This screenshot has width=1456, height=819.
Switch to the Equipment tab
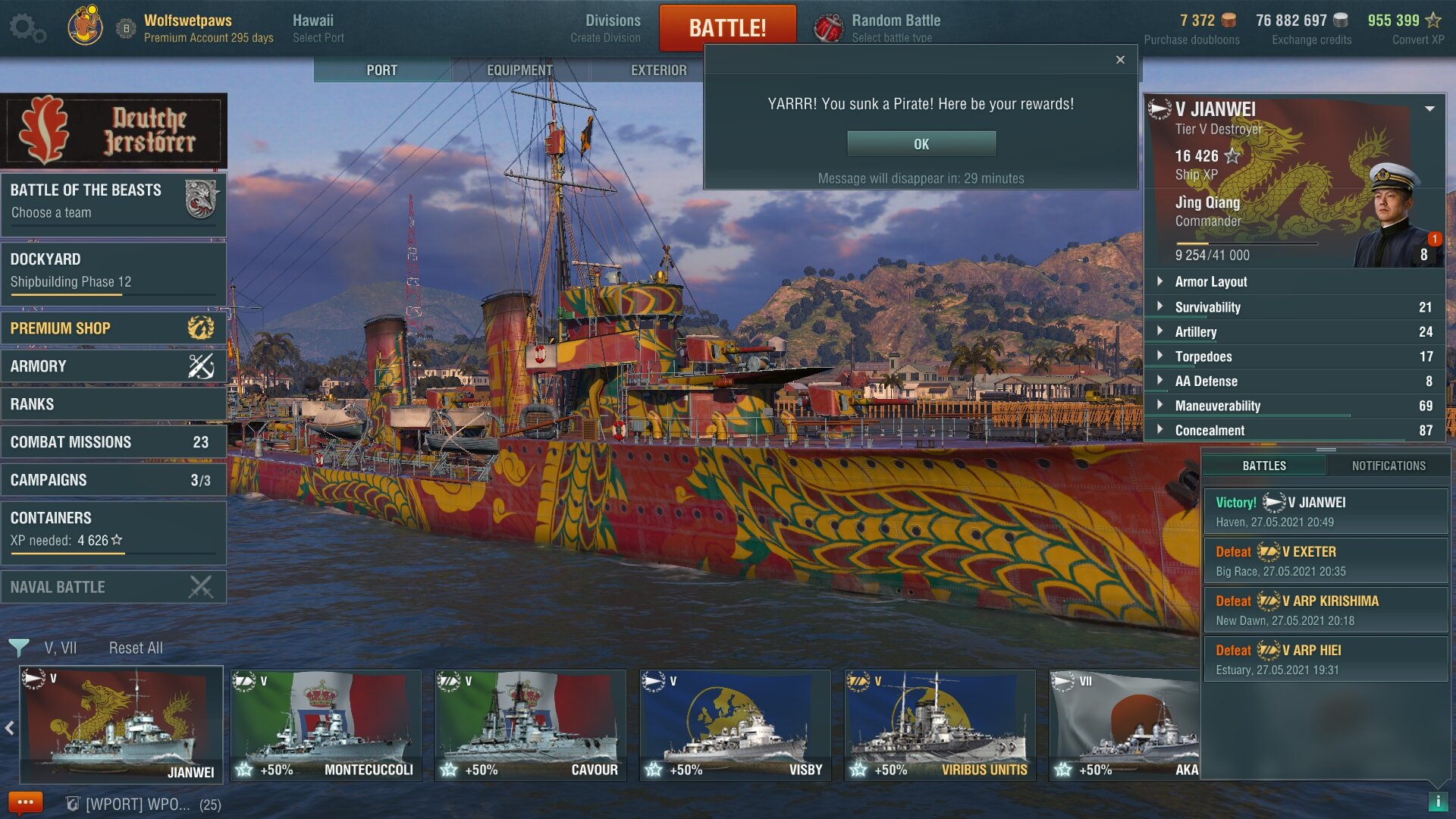point(519,70)
